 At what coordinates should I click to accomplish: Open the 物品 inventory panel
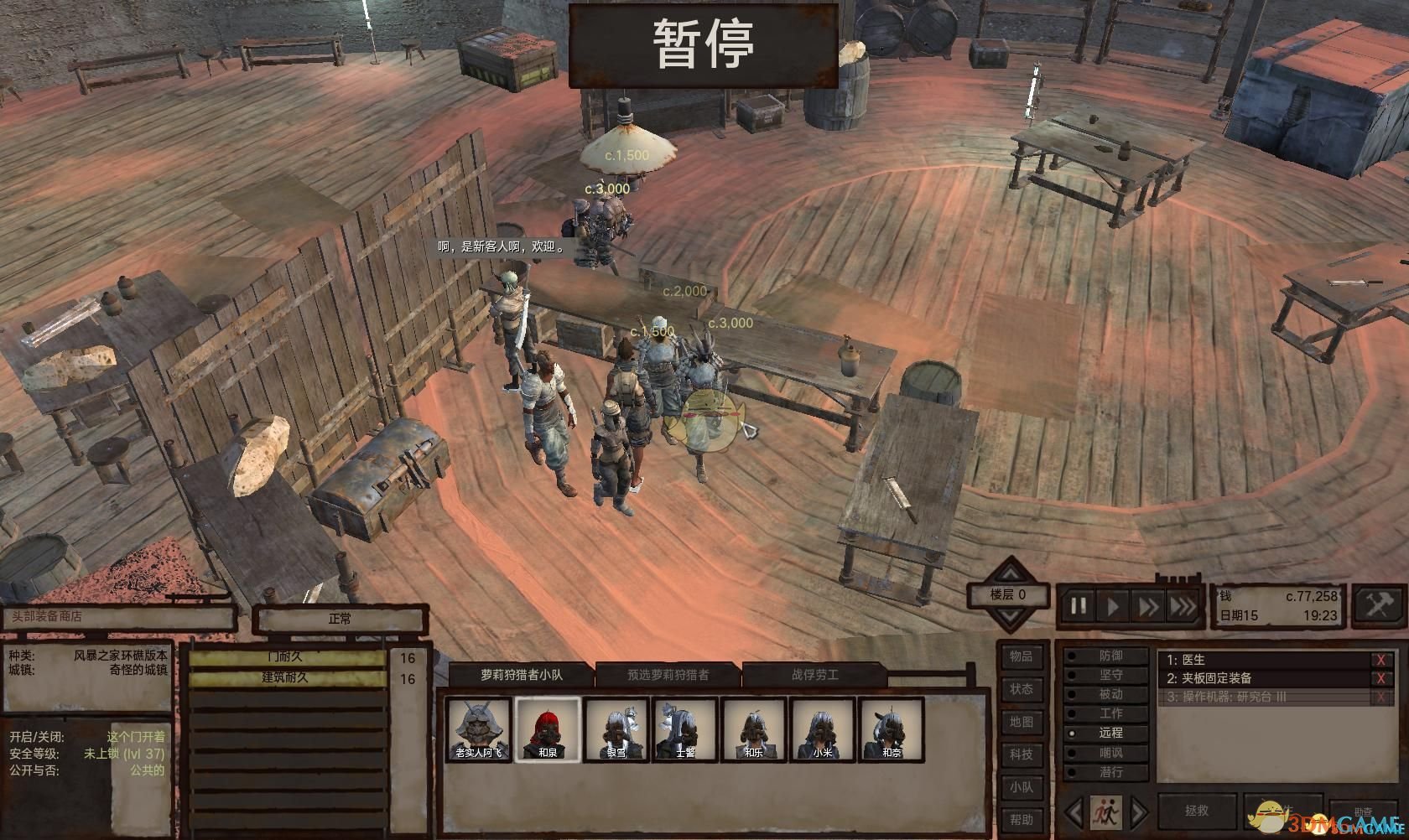coord(1022,658)
